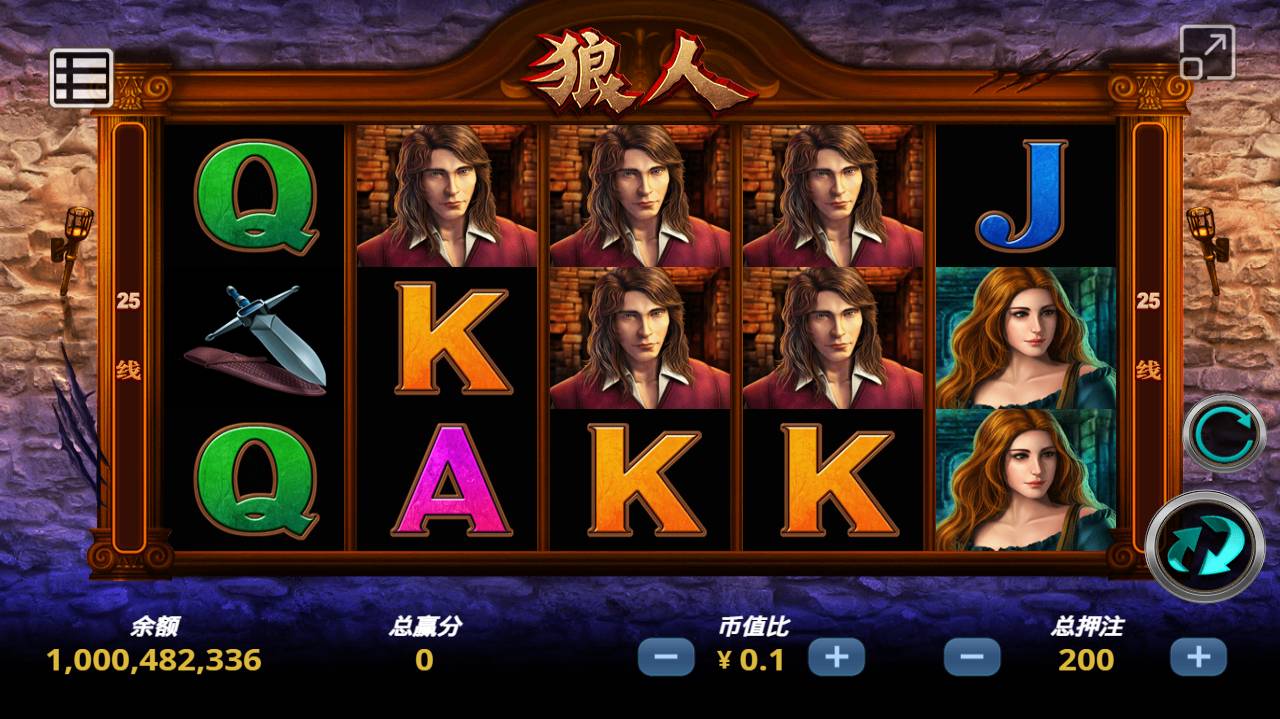Toggle fullscreen with the expand icon
Image resolution: width=1280 pixels, height=719 pixels.
point(1207,52)
